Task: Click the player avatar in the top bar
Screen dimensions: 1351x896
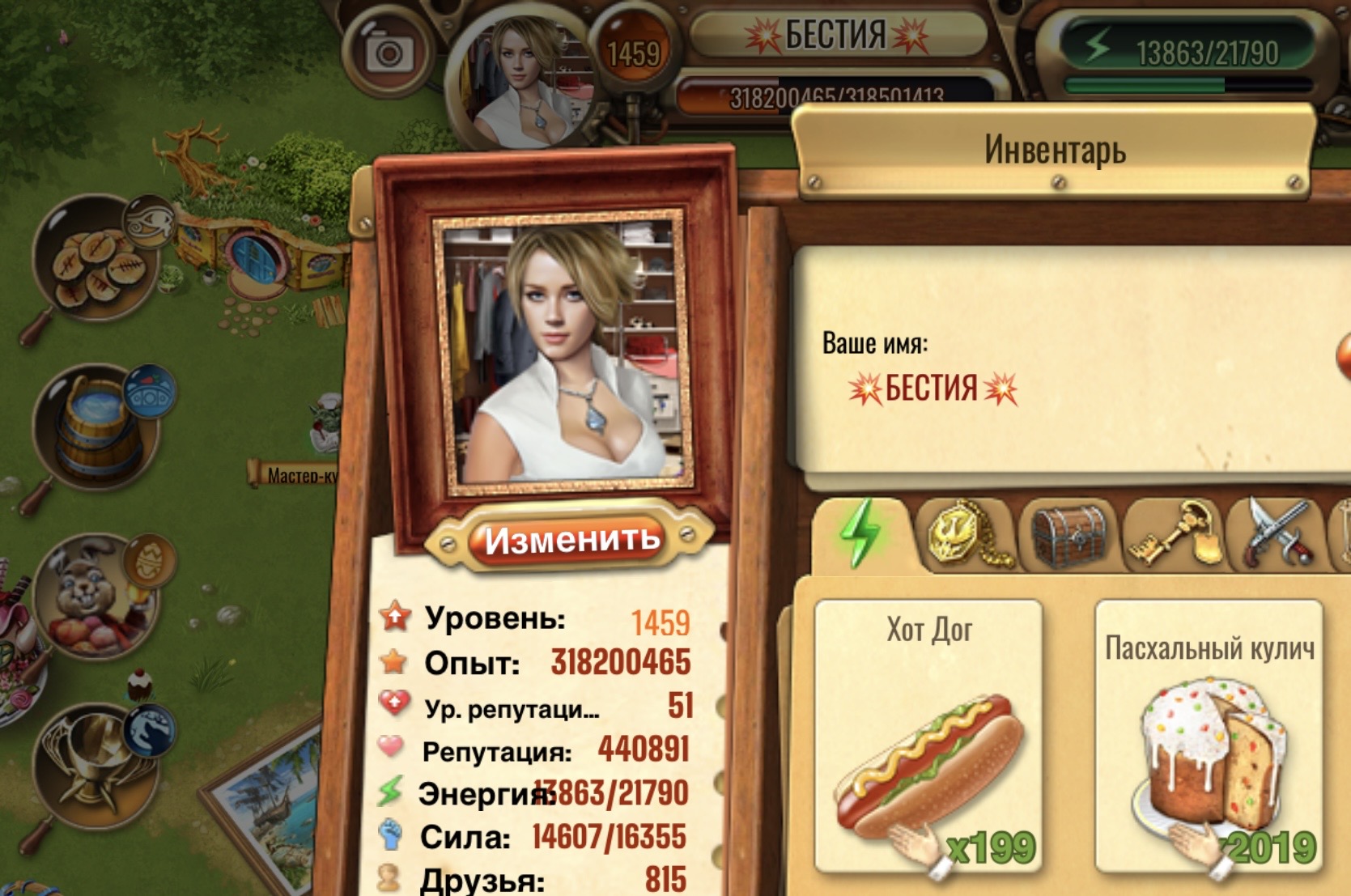Action: (x=525, y=81)
